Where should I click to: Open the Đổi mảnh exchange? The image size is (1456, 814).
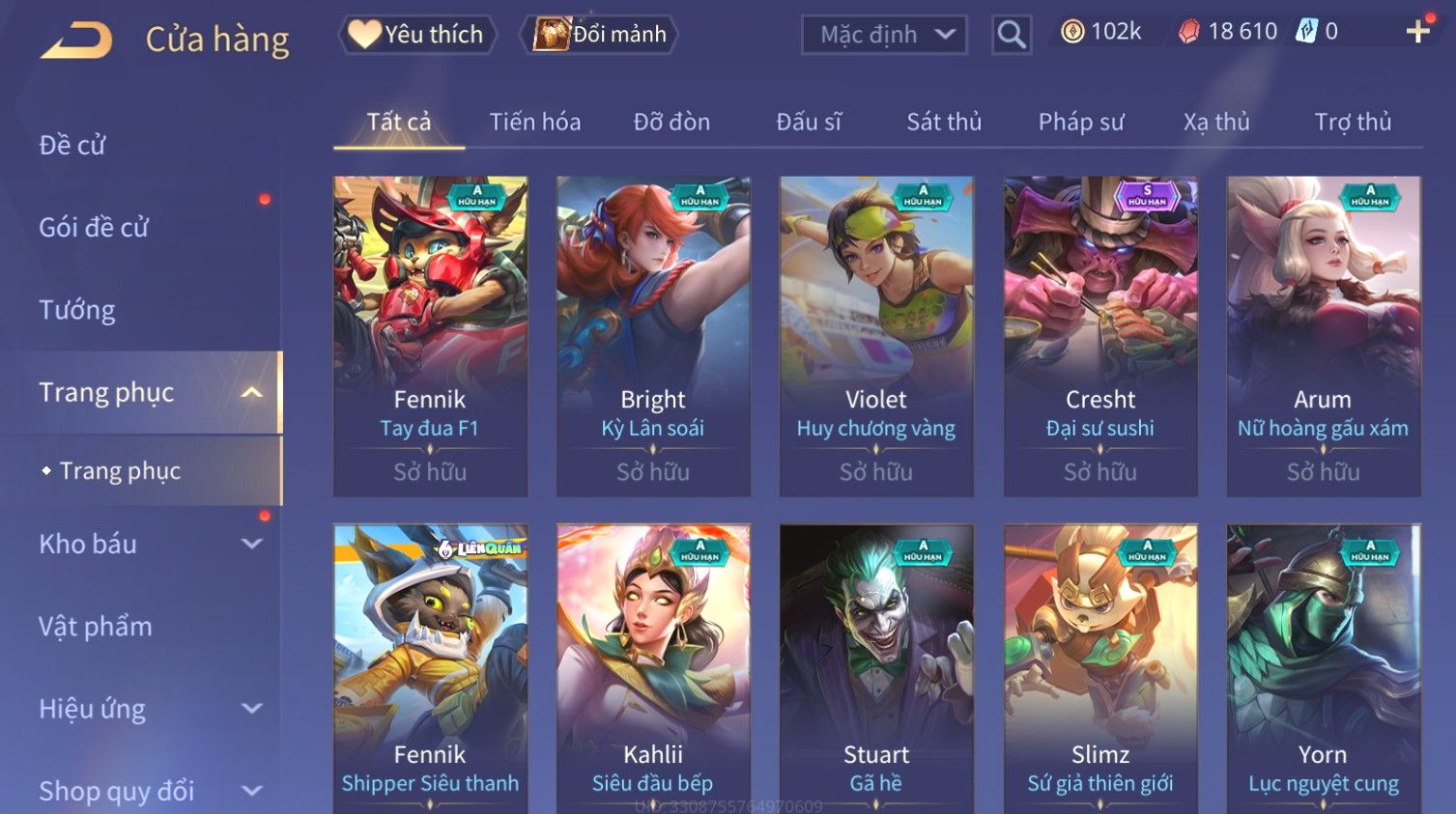[x=600, y=35]
